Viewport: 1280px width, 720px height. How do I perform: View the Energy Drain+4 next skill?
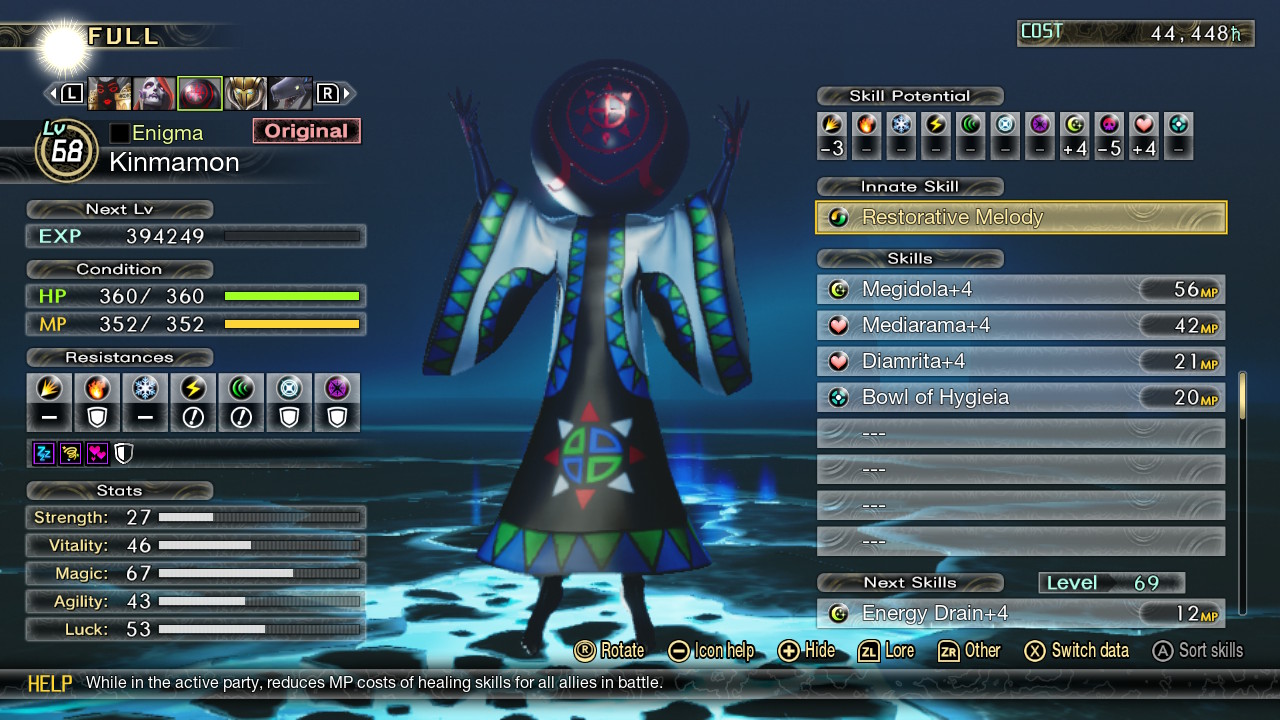pos(1021,614)
